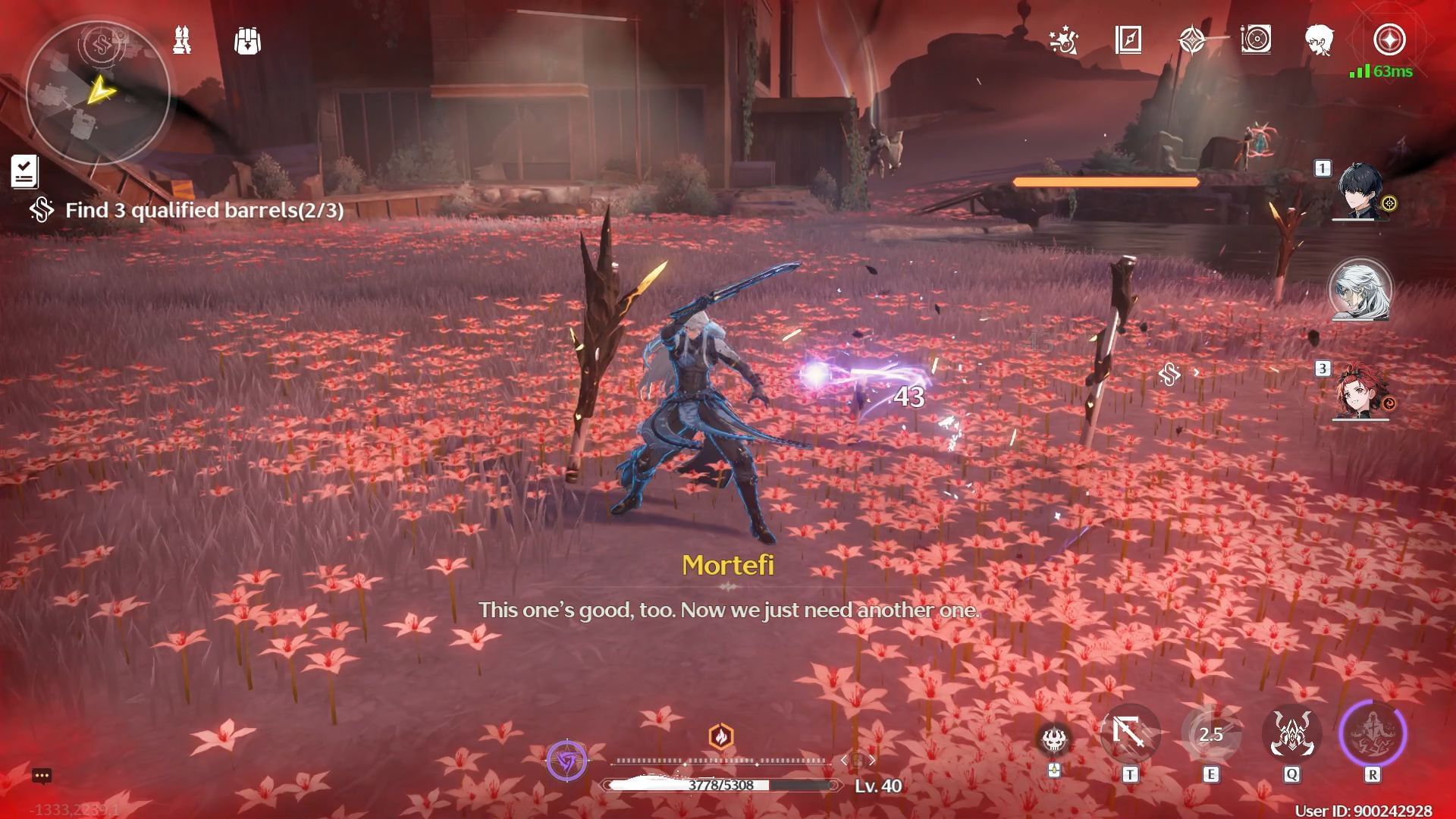The height and width of the screenshot is (819, 1456).
Task: Click the two-figures icon beside the minimap
Action: [182, 40]
